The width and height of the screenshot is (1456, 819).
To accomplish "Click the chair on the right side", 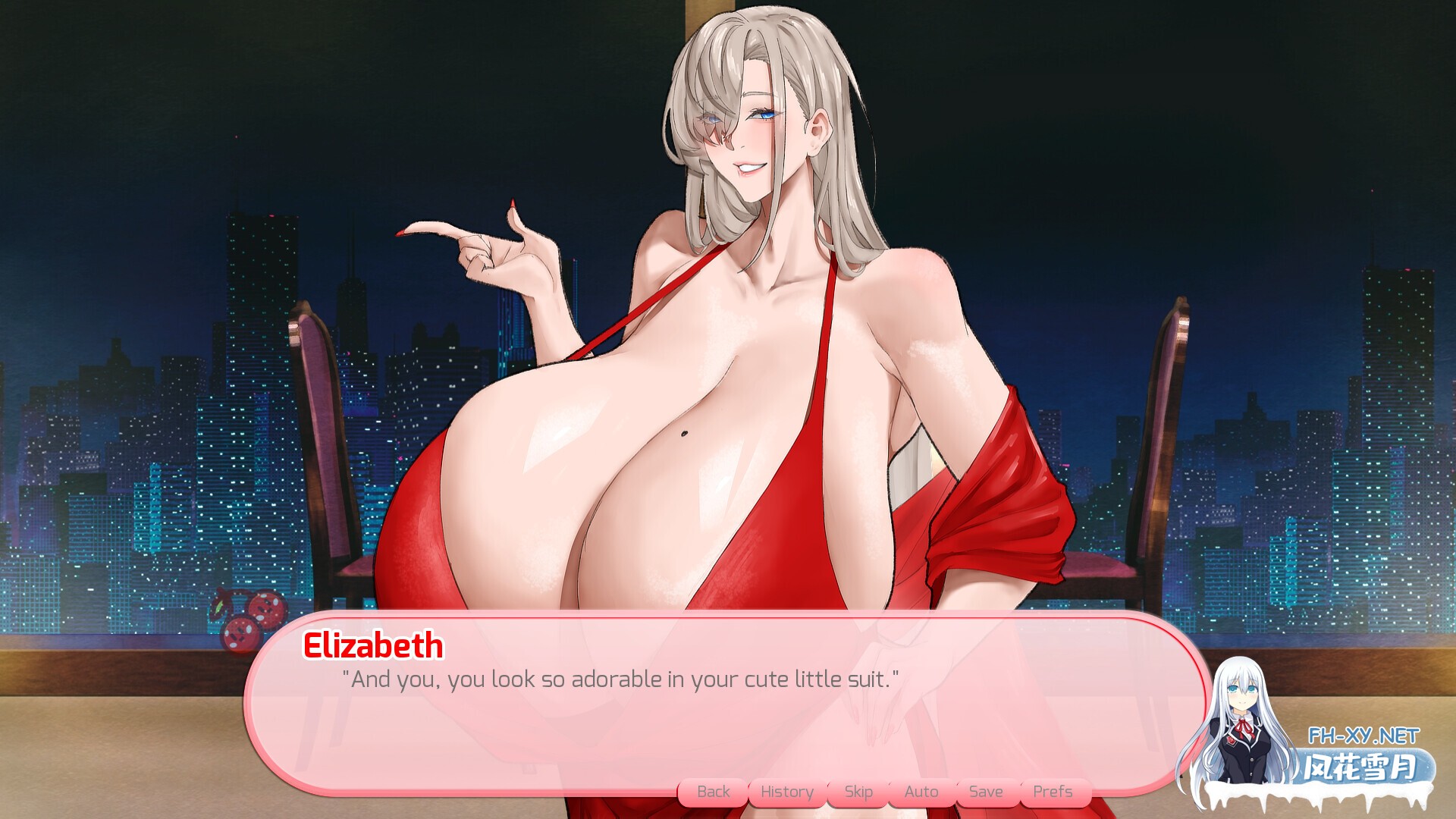I will (1160, 455).
